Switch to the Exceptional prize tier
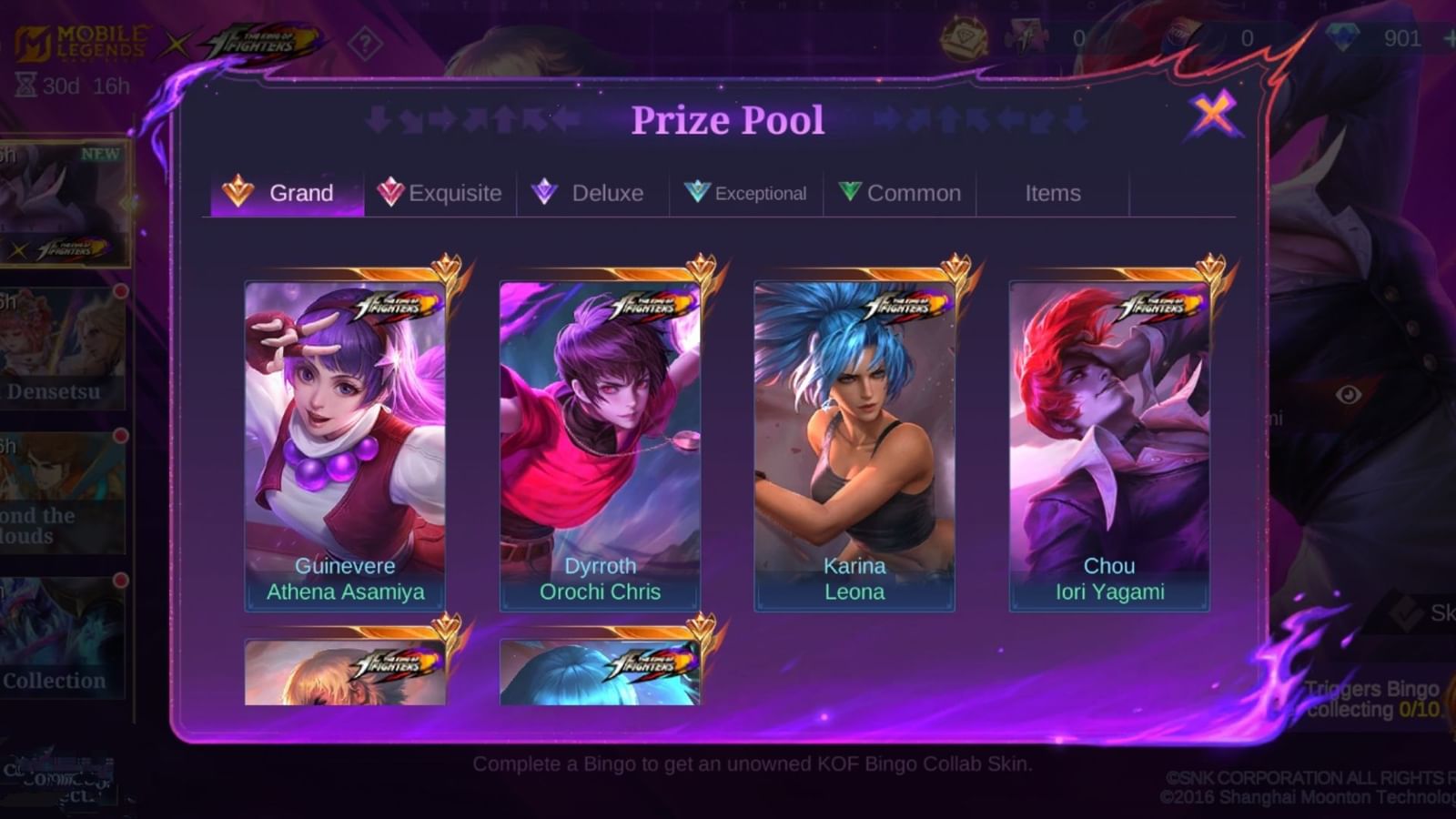 744,193
